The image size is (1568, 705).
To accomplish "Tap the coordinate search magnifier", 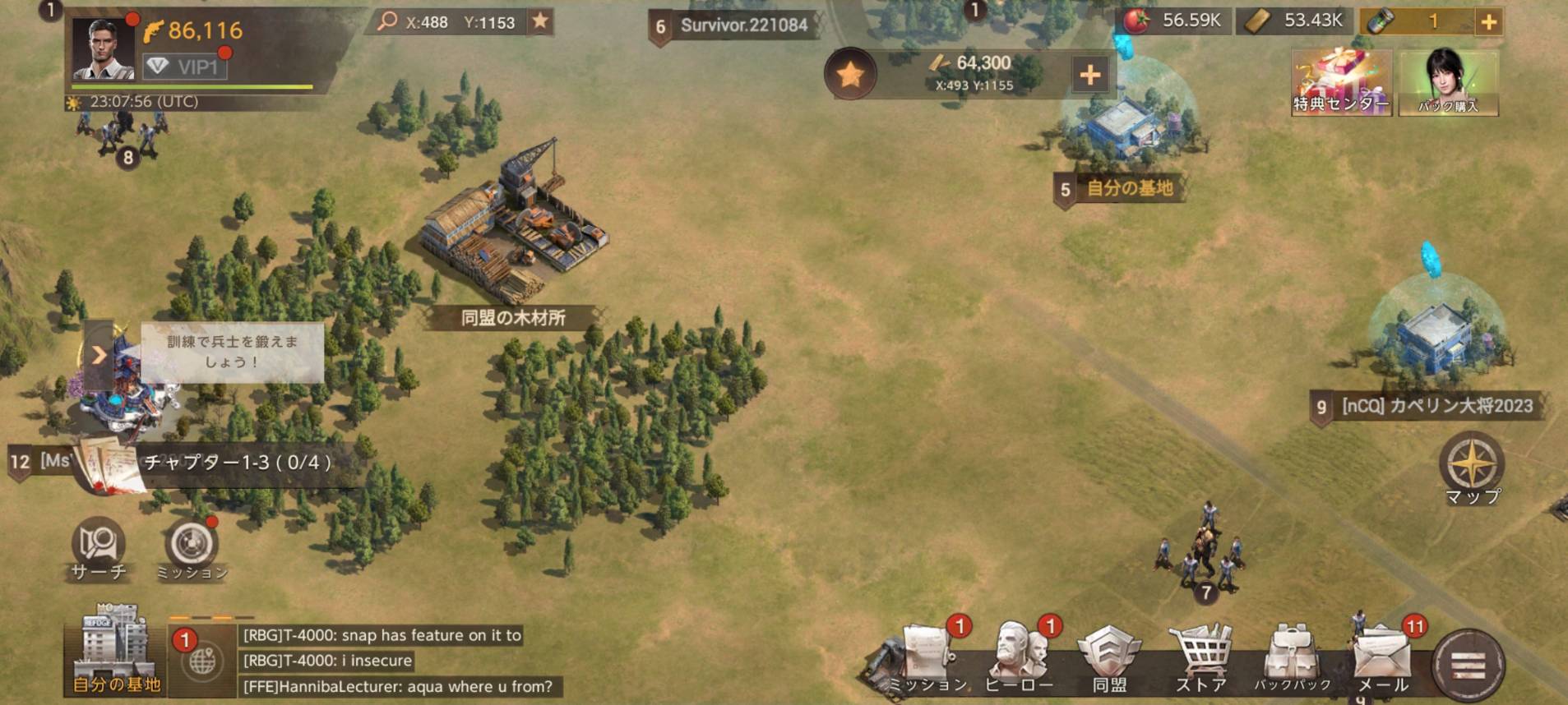I will pyautogui.click(x=386, y=21).
